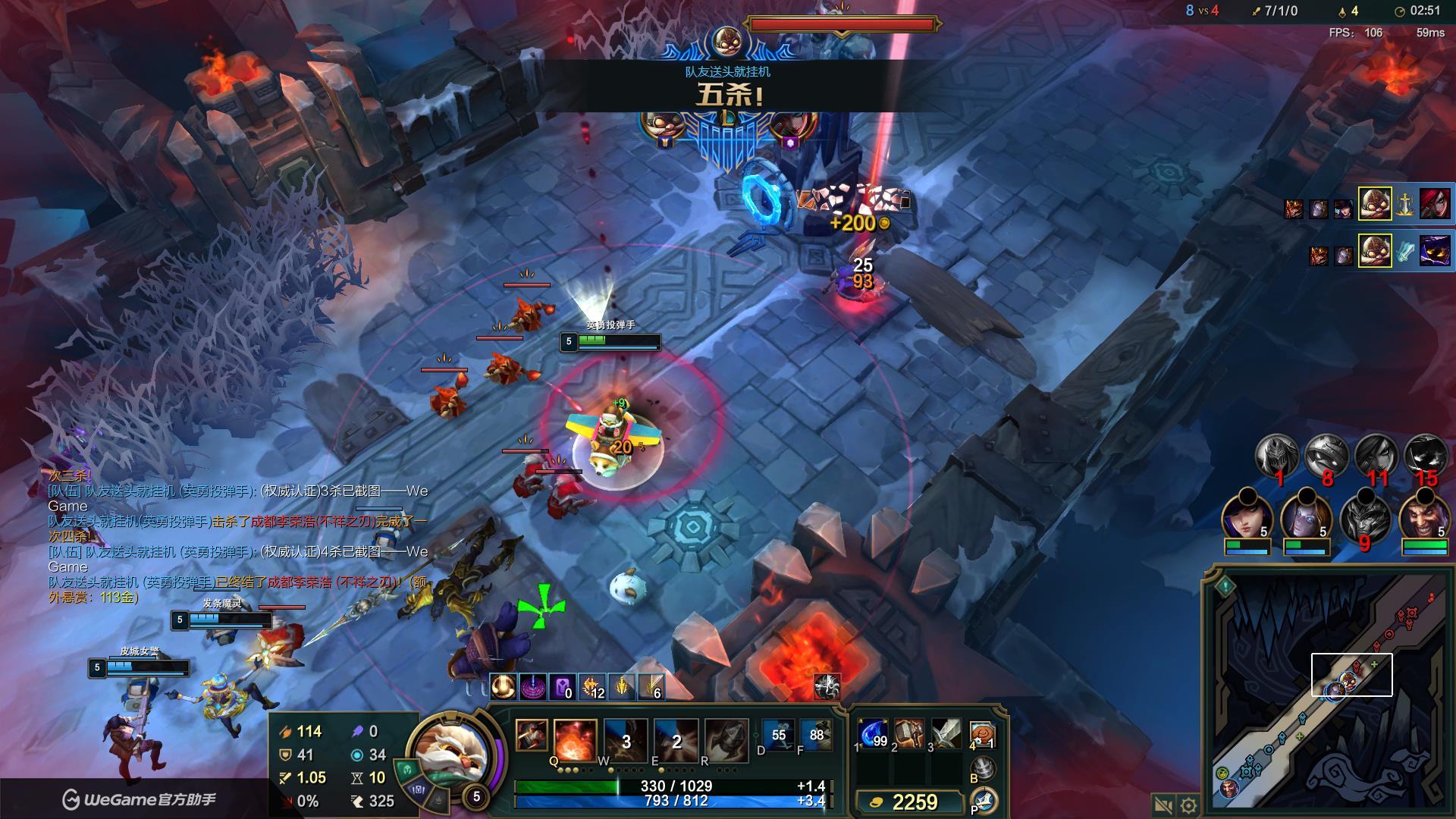
Task: Trigger the F summoner spell
Action: 816,736
